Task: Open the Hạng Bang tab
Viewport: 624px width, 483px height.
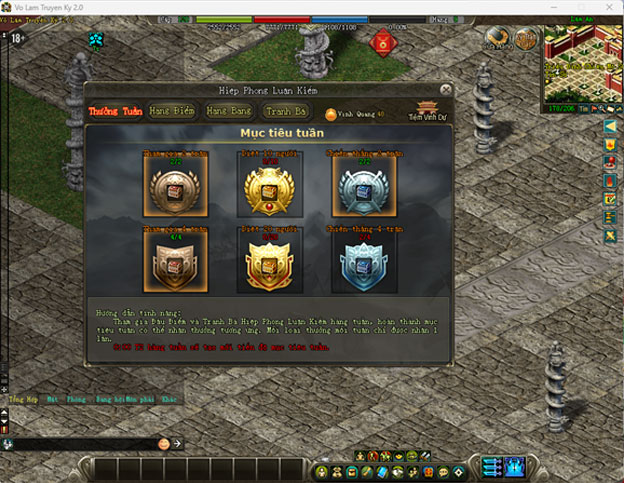Action: click(228, 111)
